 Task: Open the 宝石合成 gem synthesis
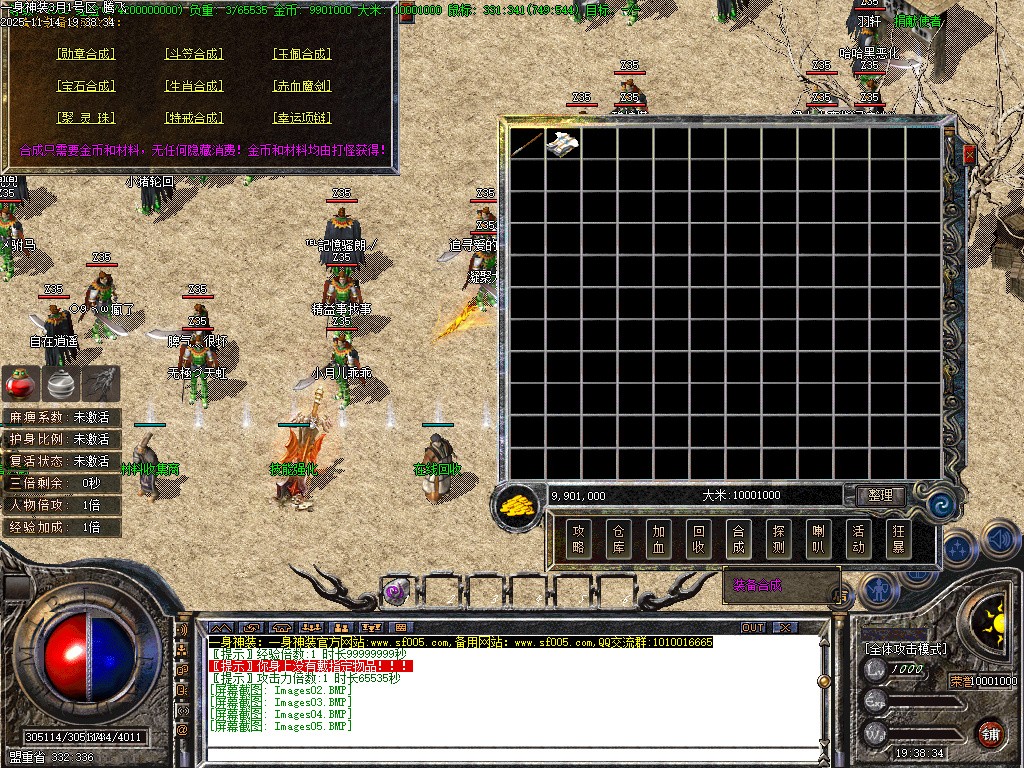click(x=86, y=86)
